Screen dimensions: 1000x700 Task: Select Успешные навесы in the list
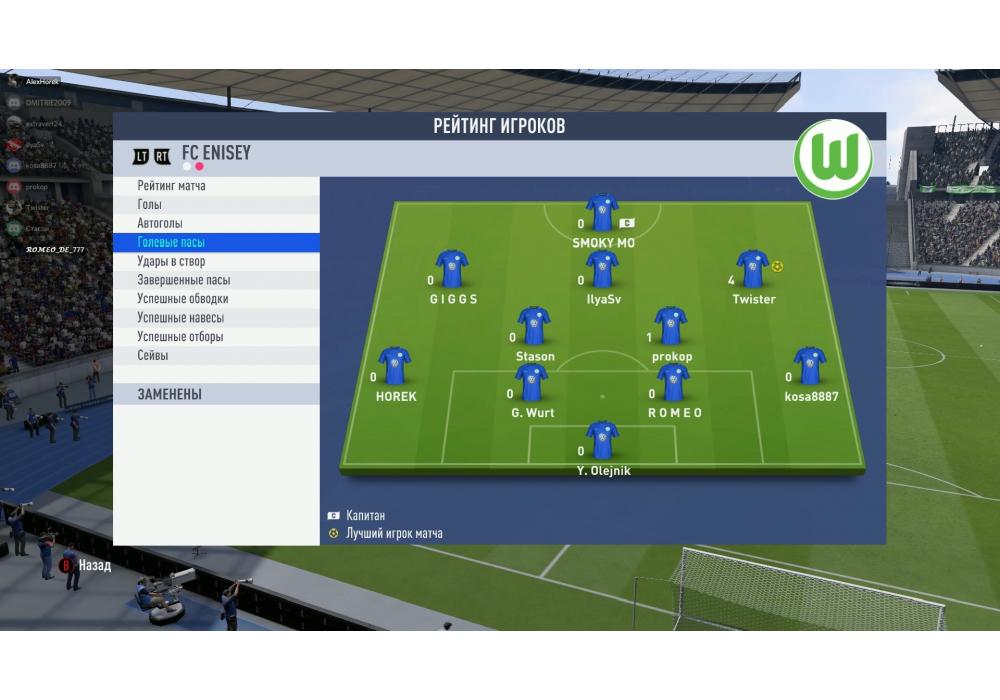(x=180, y=318)
